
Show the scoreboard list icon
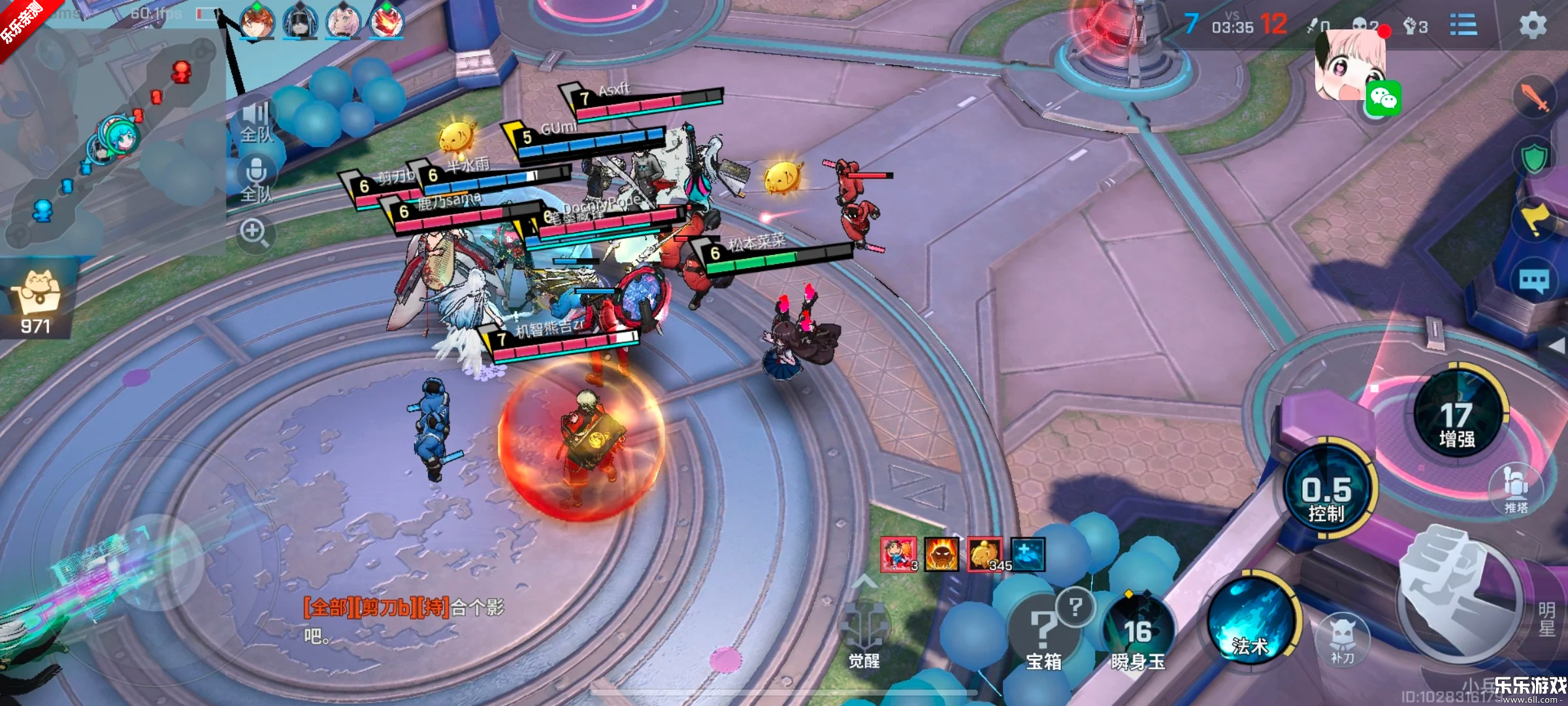point(1463,26)
